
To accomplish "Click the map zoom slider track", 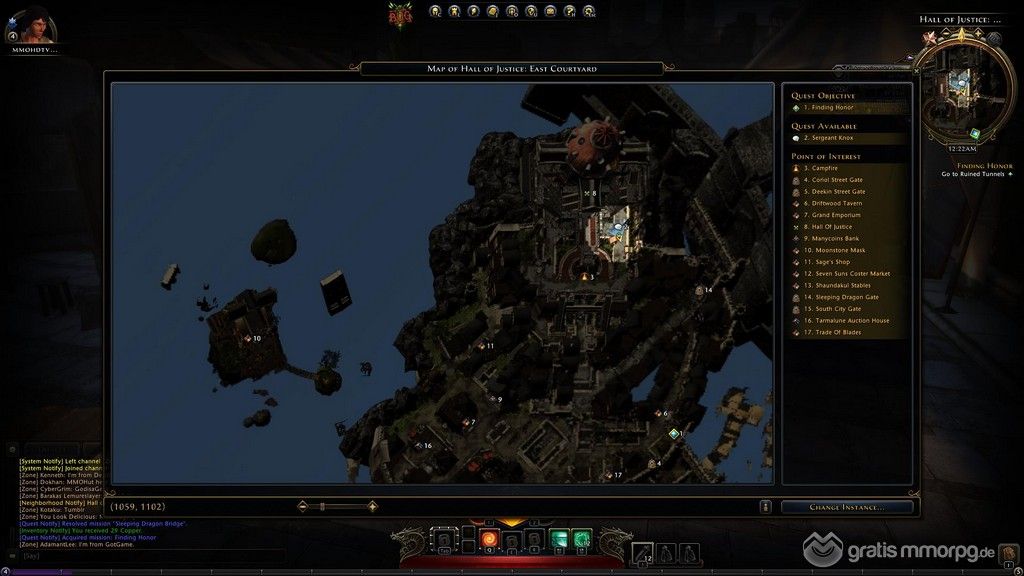I will pyautogui.click(x=336, y=507).
